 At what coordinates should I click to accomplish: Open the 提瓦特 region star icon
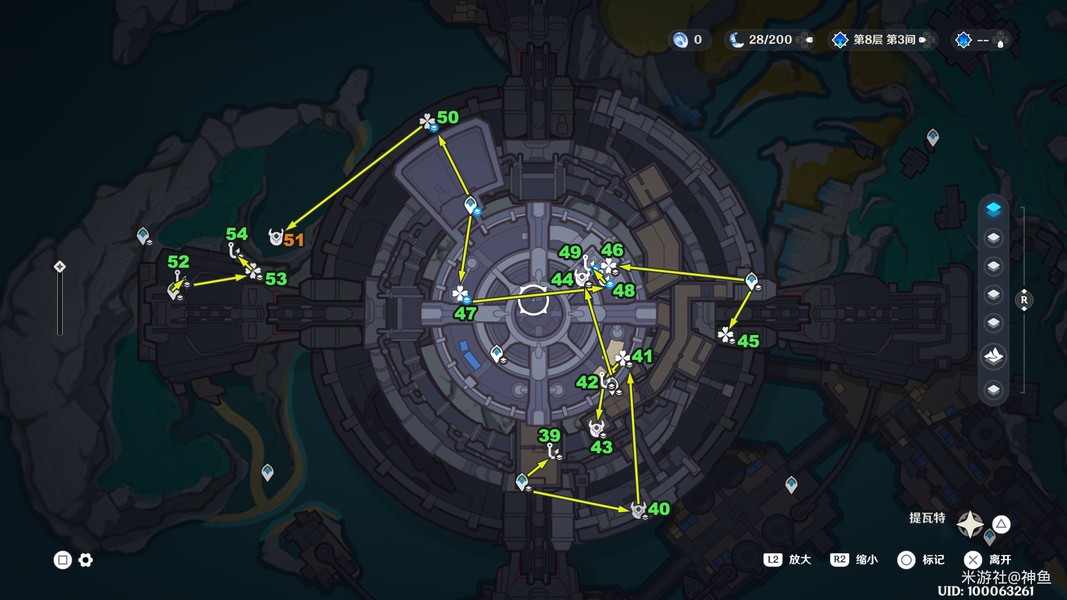pyautogui.click(x=970, y=524)
